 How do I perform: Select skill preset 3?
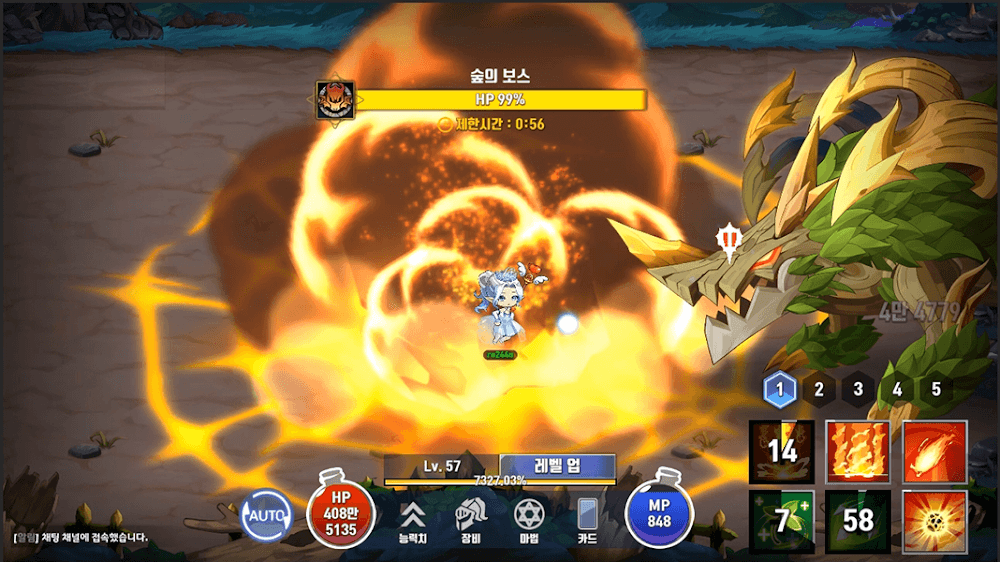pos(858,389)
